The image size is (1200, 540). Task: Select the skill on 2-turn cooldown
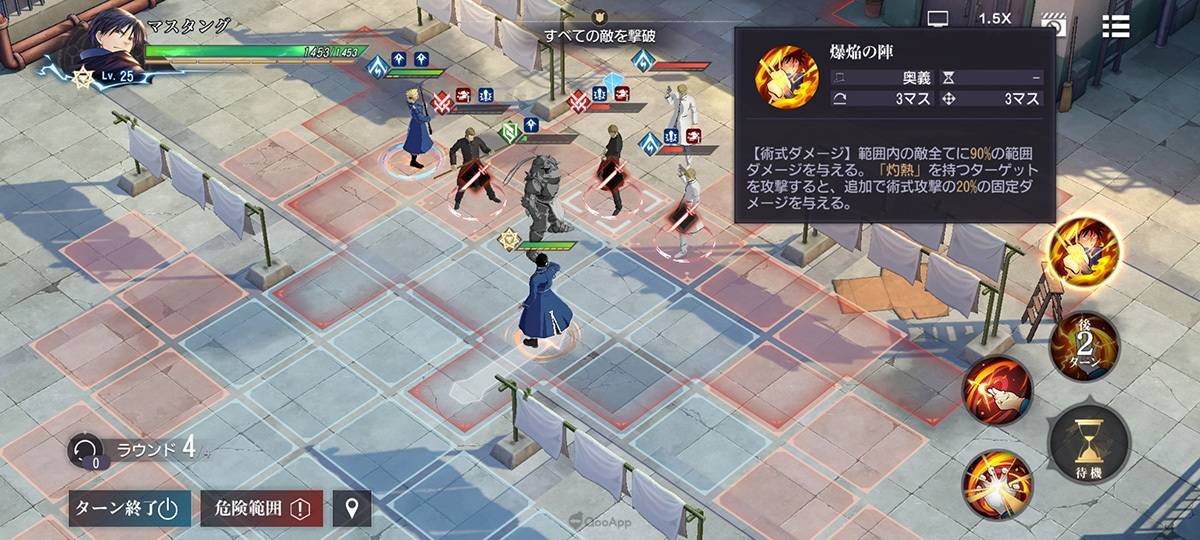[1082, 345]
